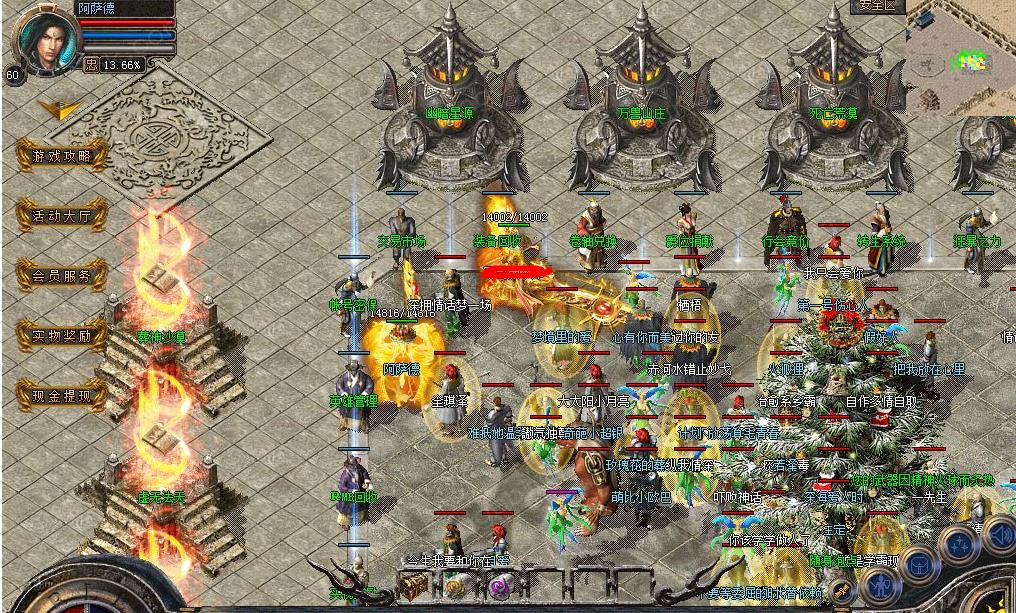Collapse the side menu with the gold arrow
The image size is (1016, 613).
coord(57,108)
